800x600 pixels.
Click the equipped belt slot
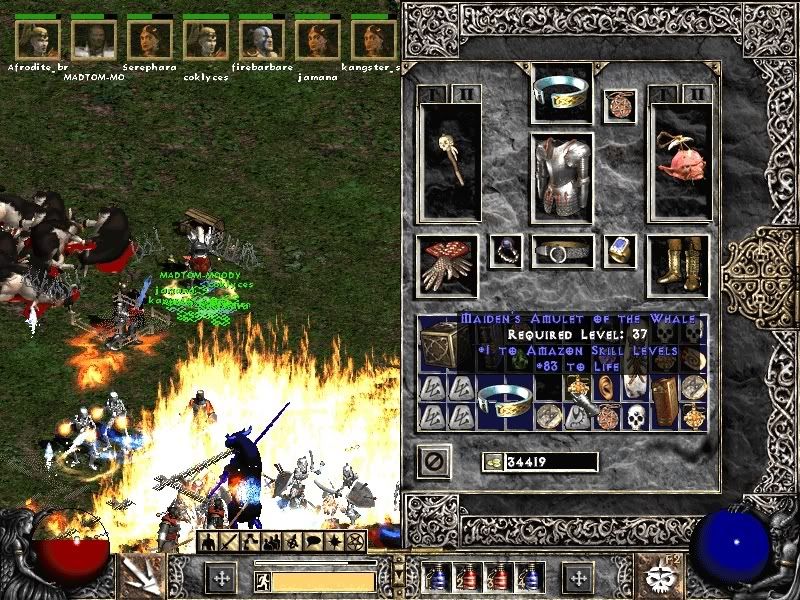(x=561, y=252)
